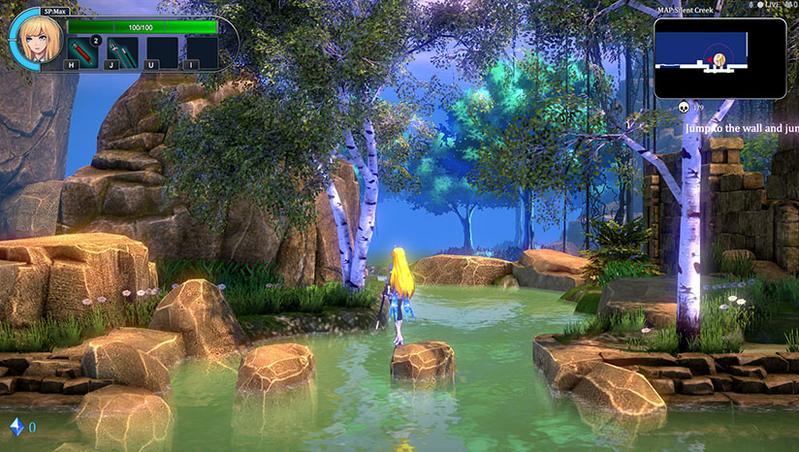Image resolution: width=799 pixels, height=452 pixels.
Task: Open the Silent Creek minimap
Action: [x=720, y=57]
